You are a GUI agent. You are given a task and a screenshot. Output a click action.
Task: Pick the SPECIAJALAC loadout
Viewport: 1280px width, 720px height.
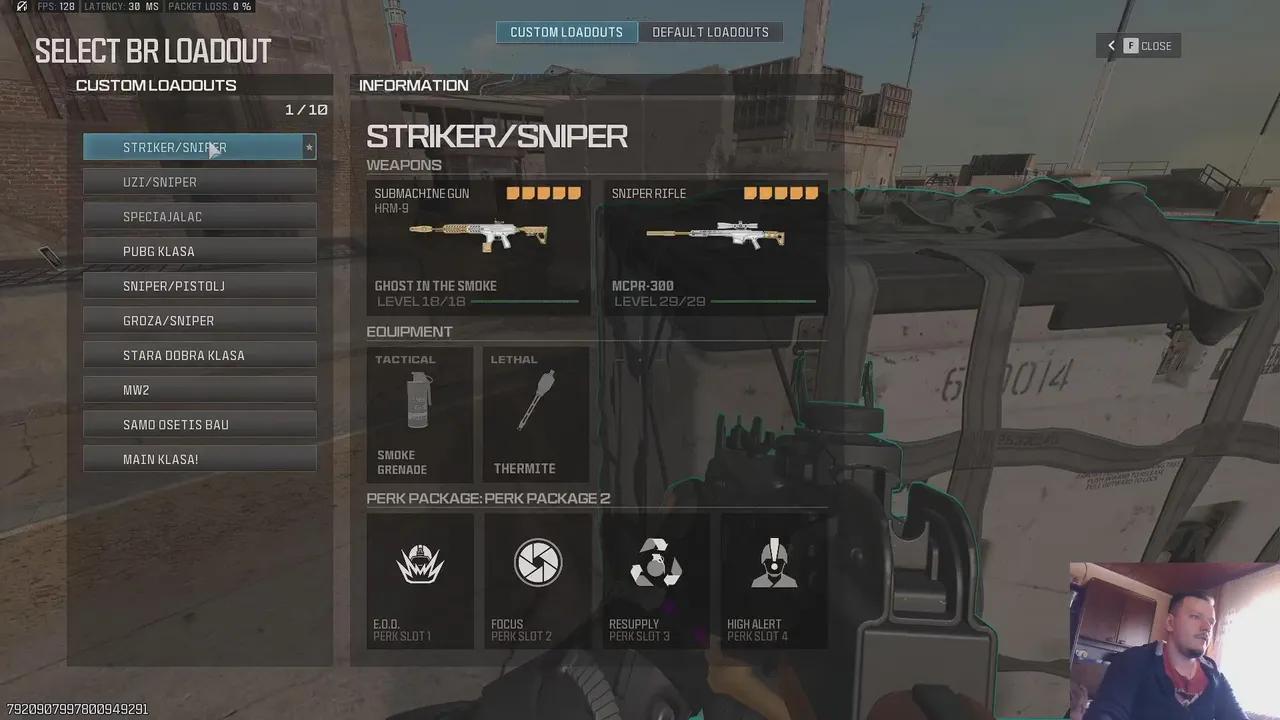pos(199,217)
